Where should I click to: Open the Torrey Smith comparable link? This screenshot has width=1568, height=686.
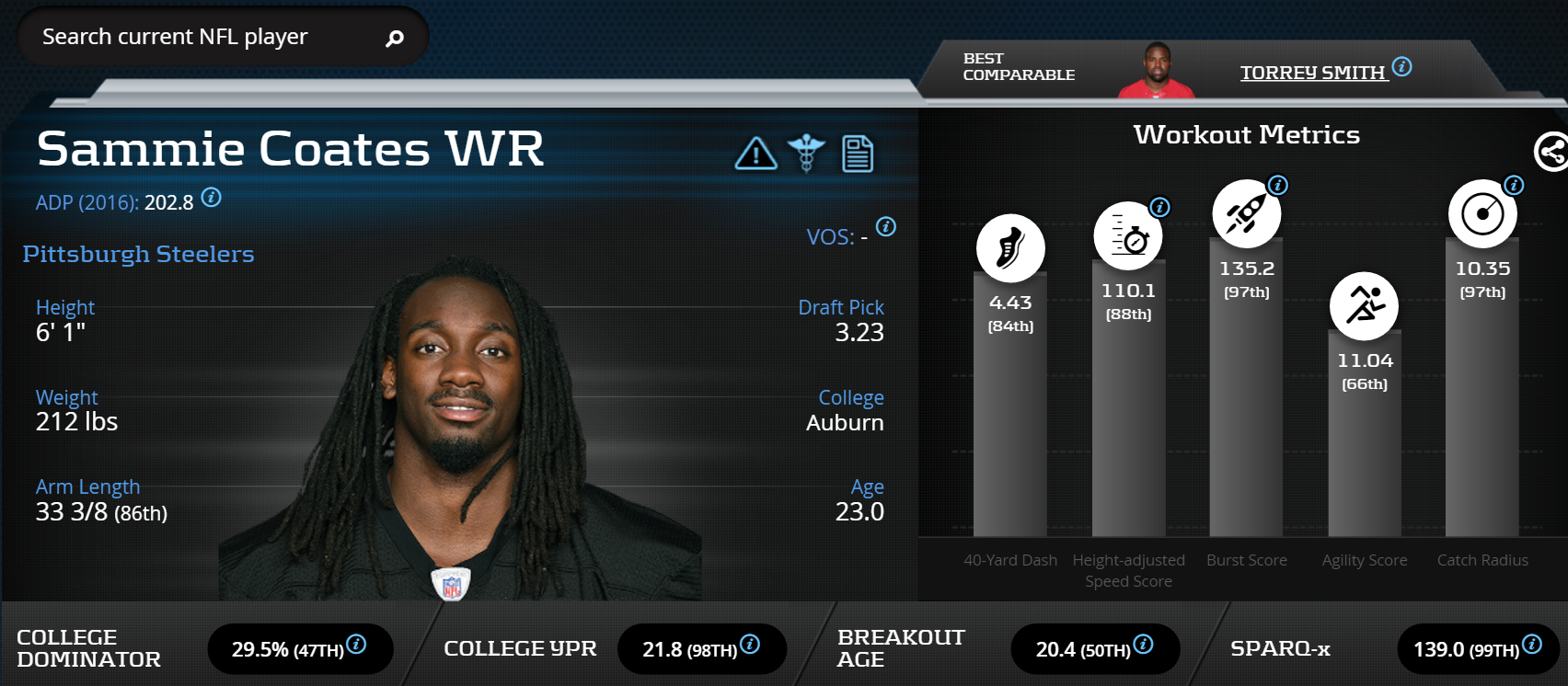(x=1312, y=73)
